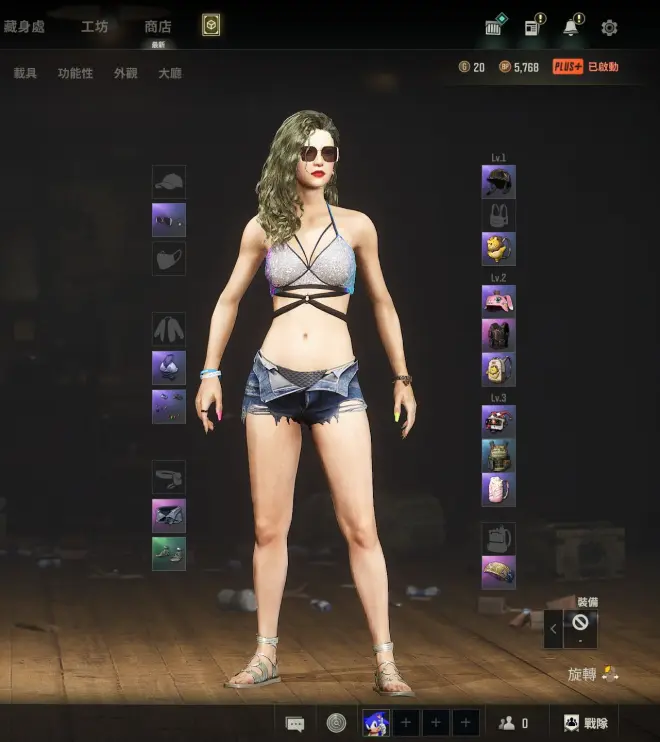Select the 載具 (Vehicles) category
Screen dimensions: 660x742
[x=25, y=73]
